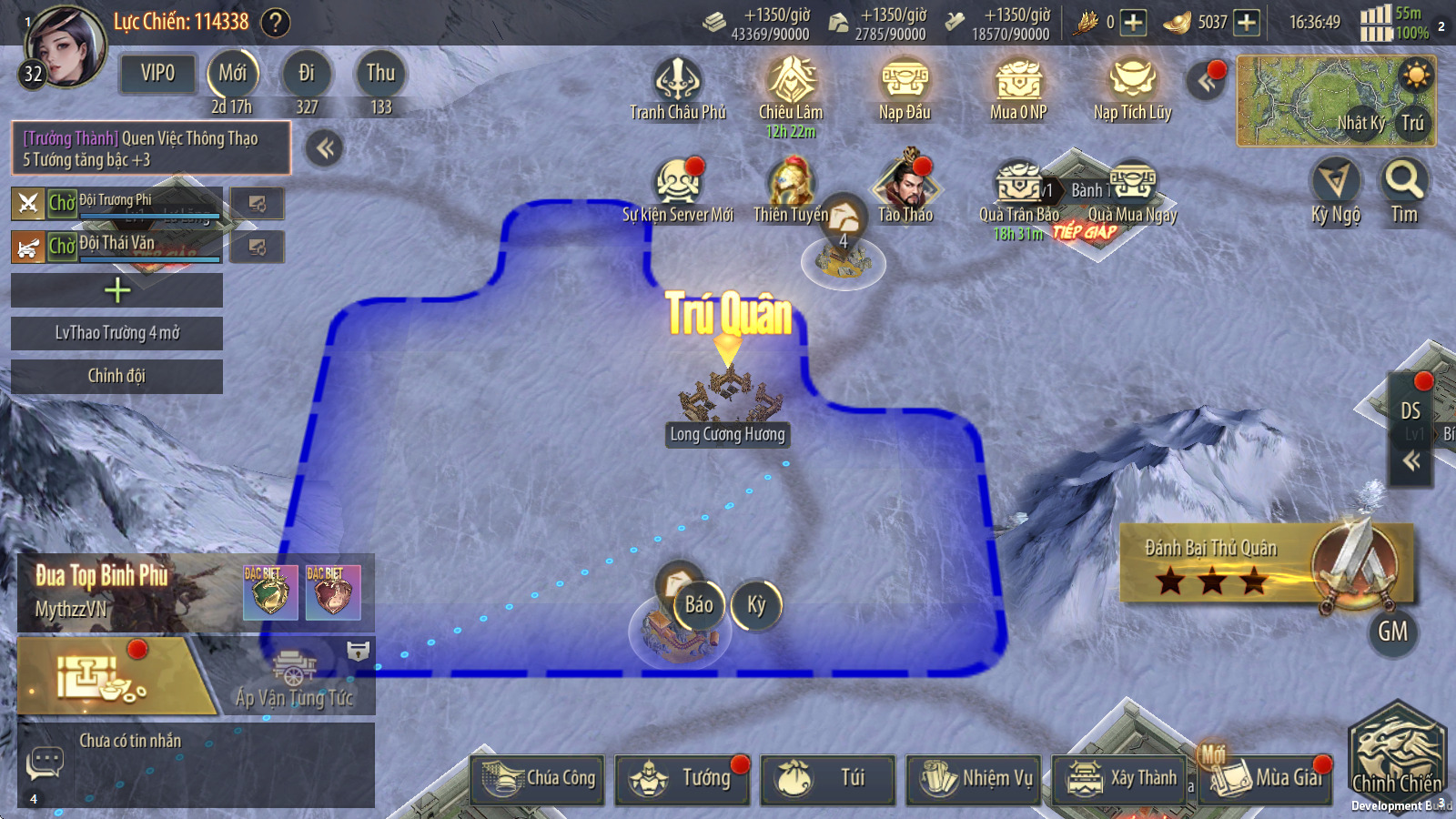Viewport: 1456px width, 819px height.
Task: Open the Mùa Giải season menu
Action: [1265, 779]
